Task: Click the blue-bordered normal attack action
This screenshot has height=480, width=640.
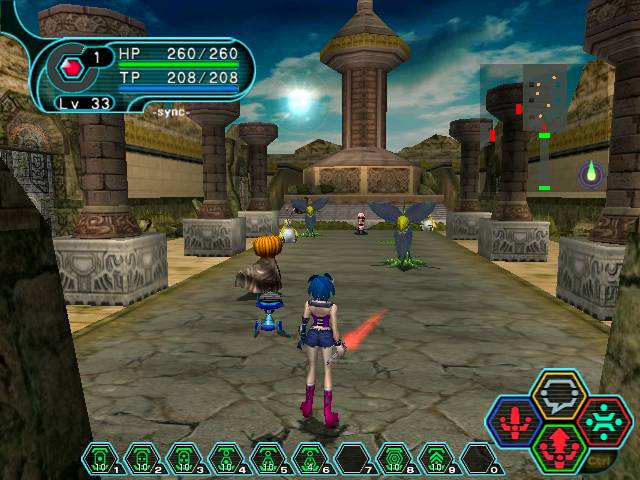Action: [514, 421]
